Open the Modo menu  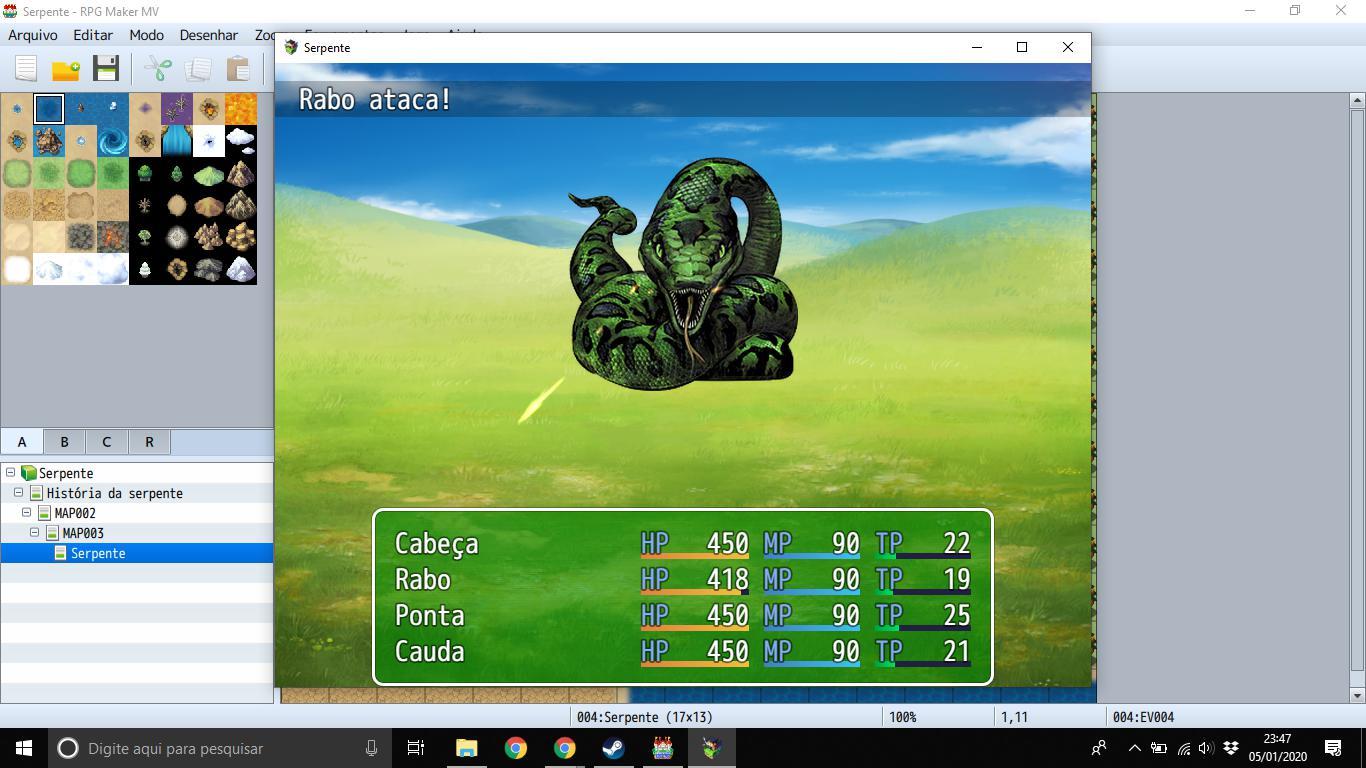tap(146, 35)
